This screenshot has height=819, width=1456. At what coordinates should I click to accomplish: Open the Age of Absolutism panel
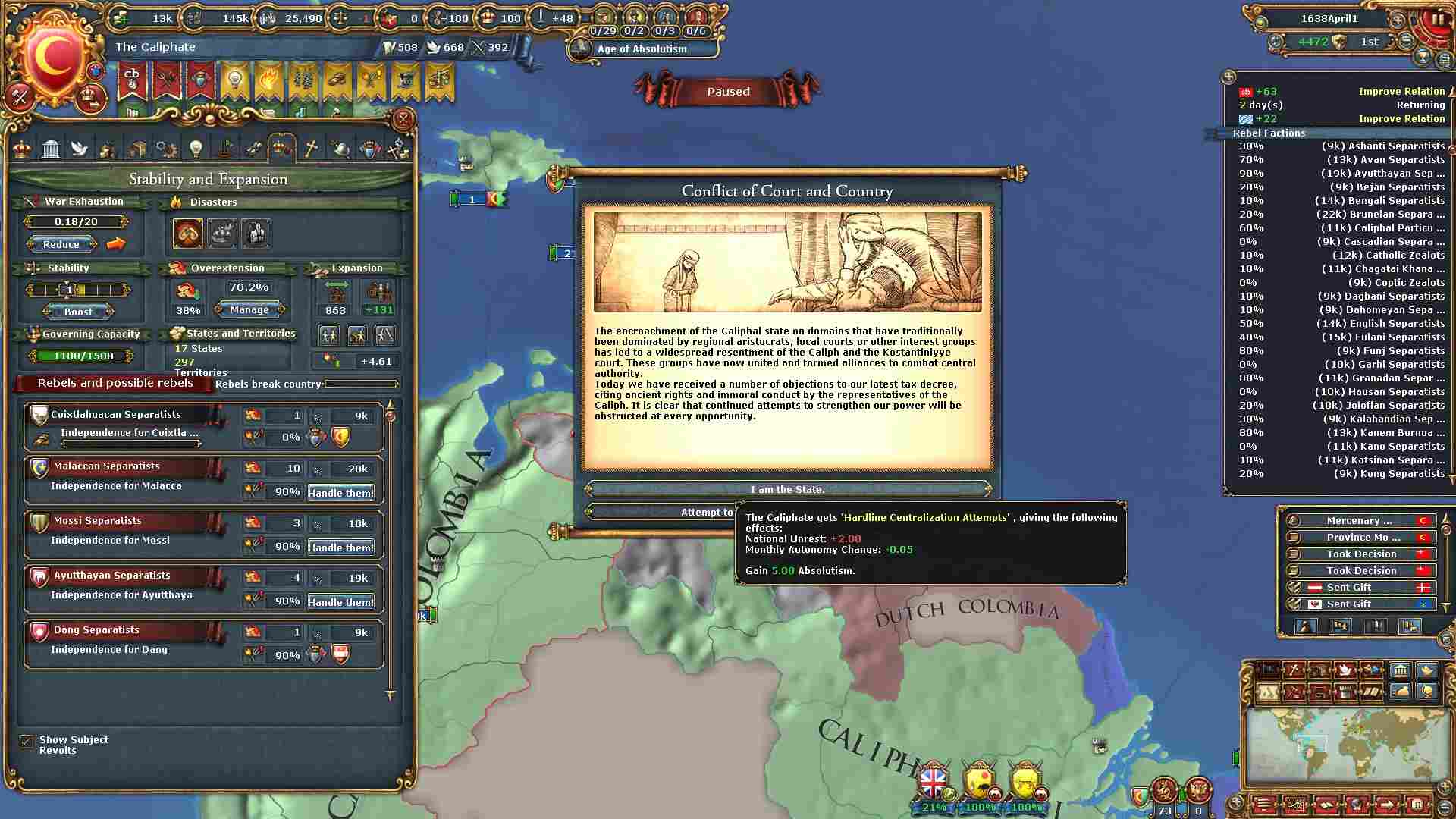click(x=642, y=49)
